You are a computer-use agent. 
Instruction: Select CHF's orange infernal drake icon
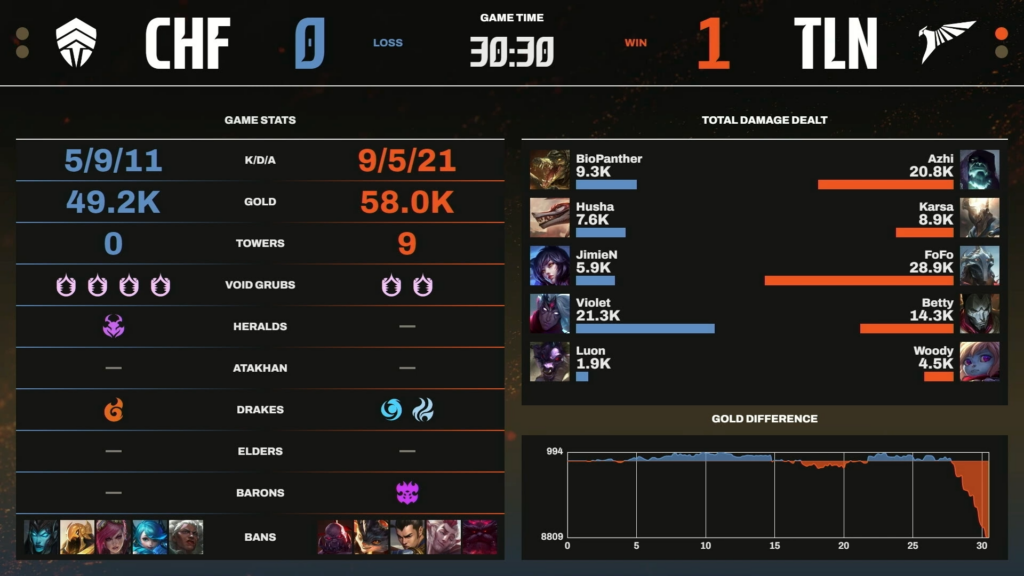[x=113, y=409]
